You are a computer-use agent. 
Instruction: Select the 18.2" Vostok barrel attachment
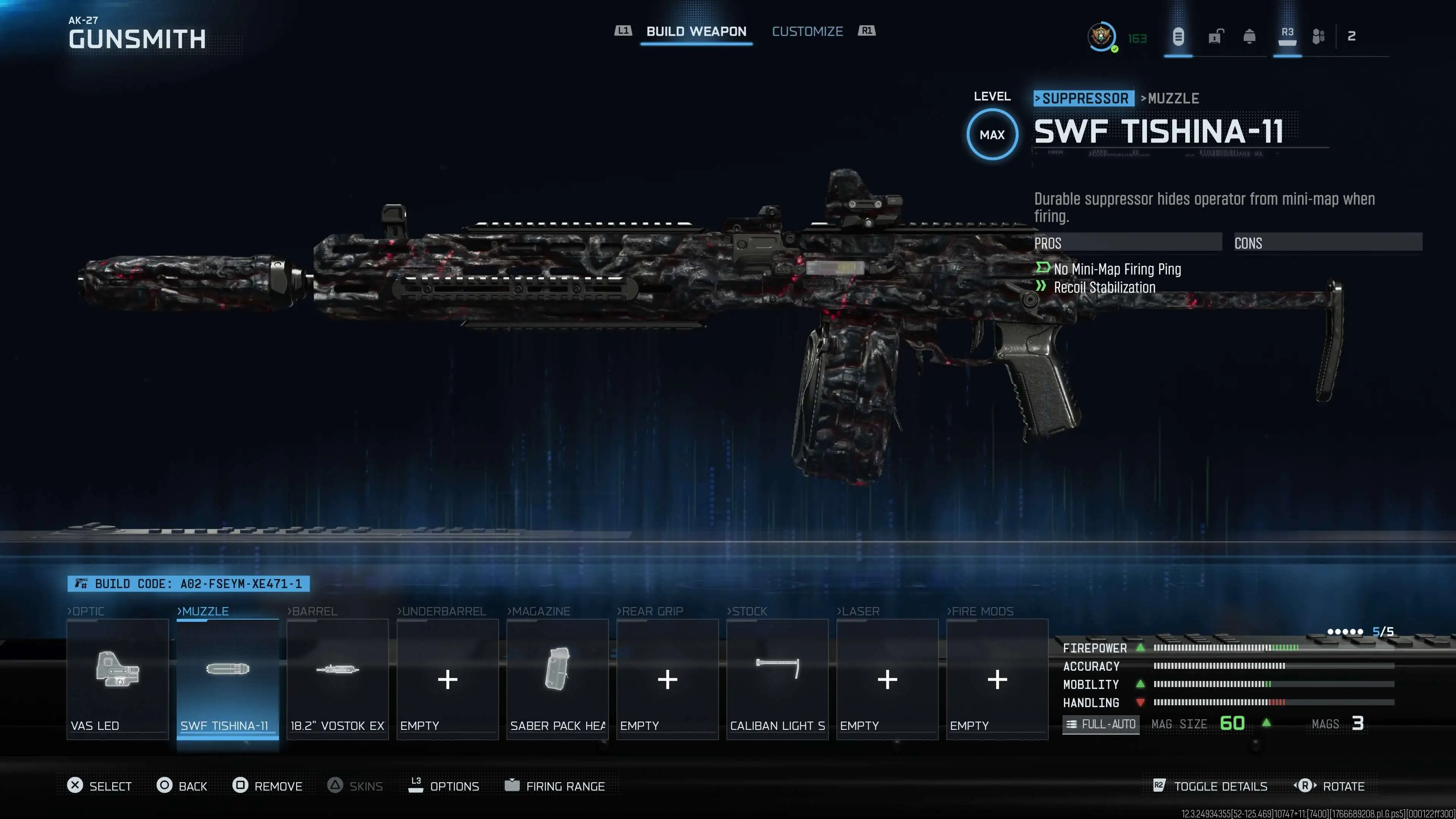(337, 678)
